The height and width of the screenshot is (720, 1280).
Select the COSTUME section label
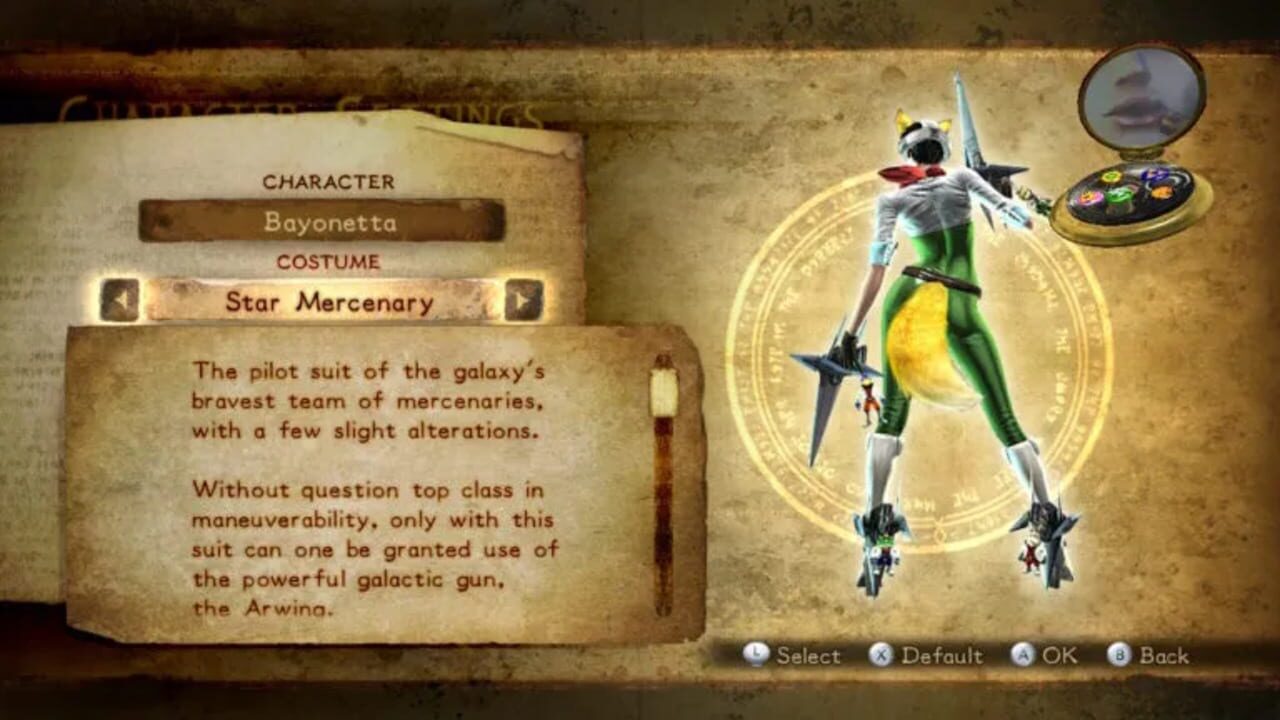330,263
